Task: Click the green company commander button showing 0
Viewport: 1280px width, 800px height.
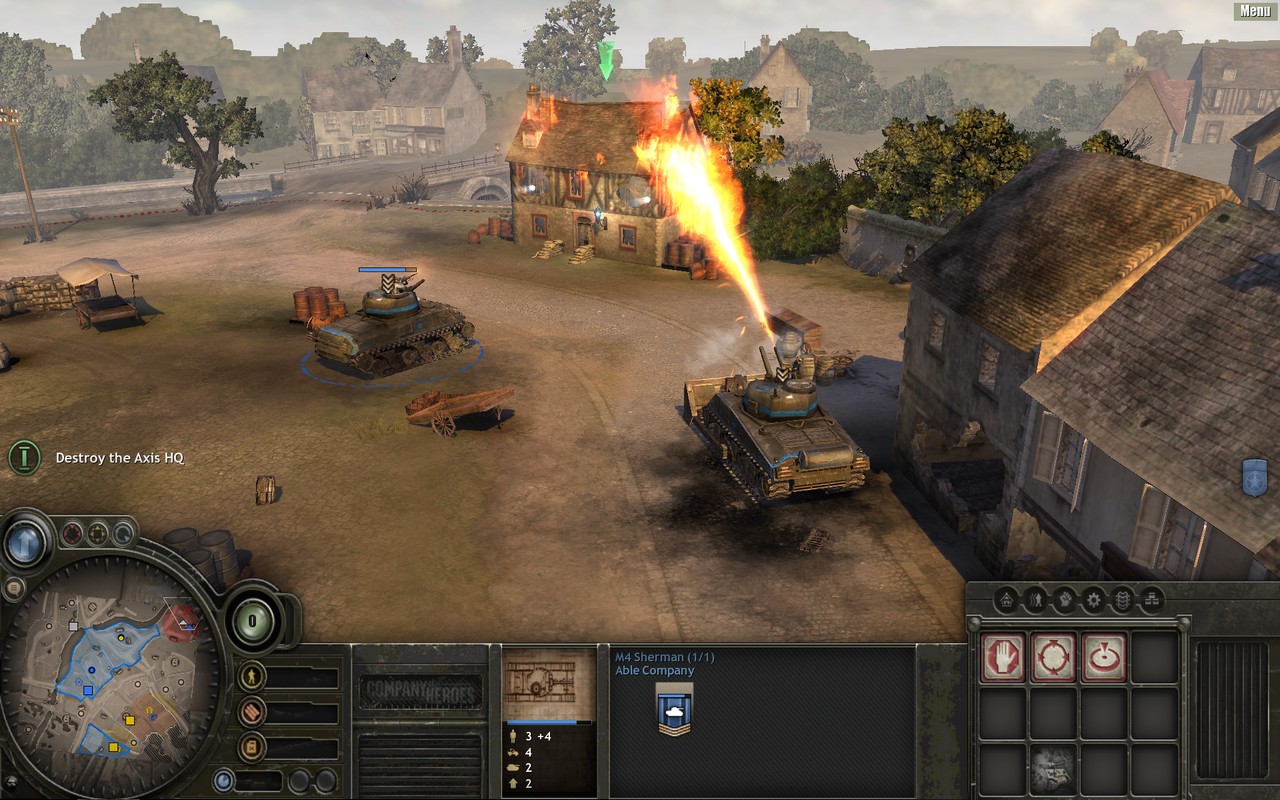Action: pos(253,621)
